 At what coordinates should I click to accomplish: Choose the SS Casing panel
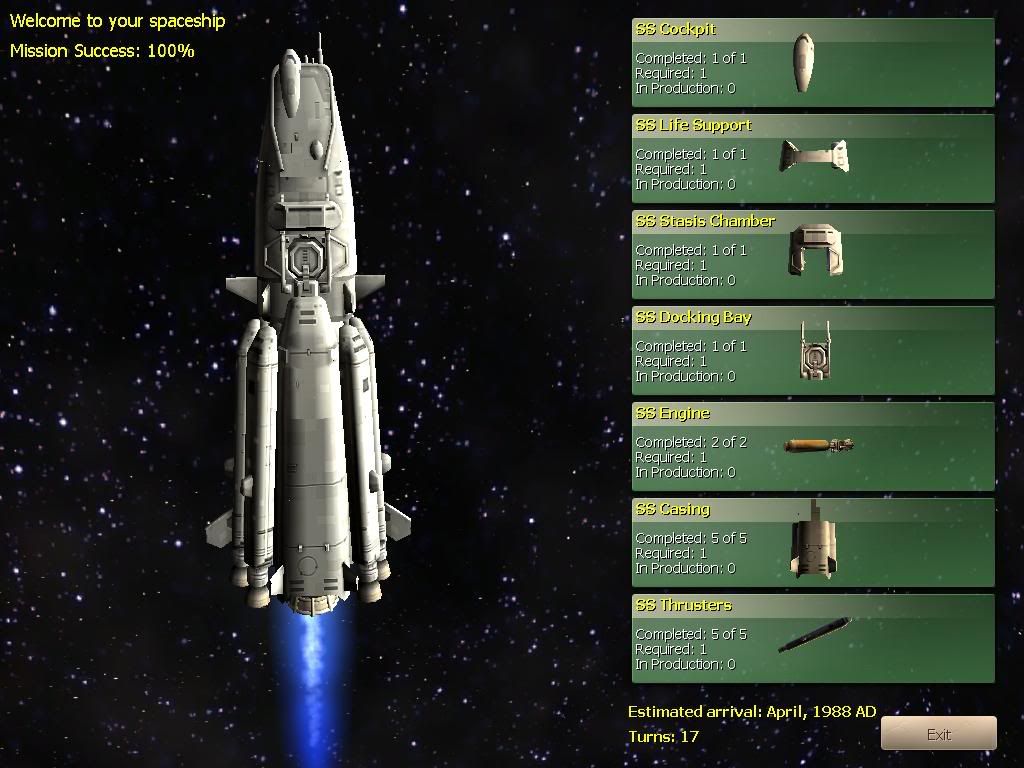tap(813, 542)
